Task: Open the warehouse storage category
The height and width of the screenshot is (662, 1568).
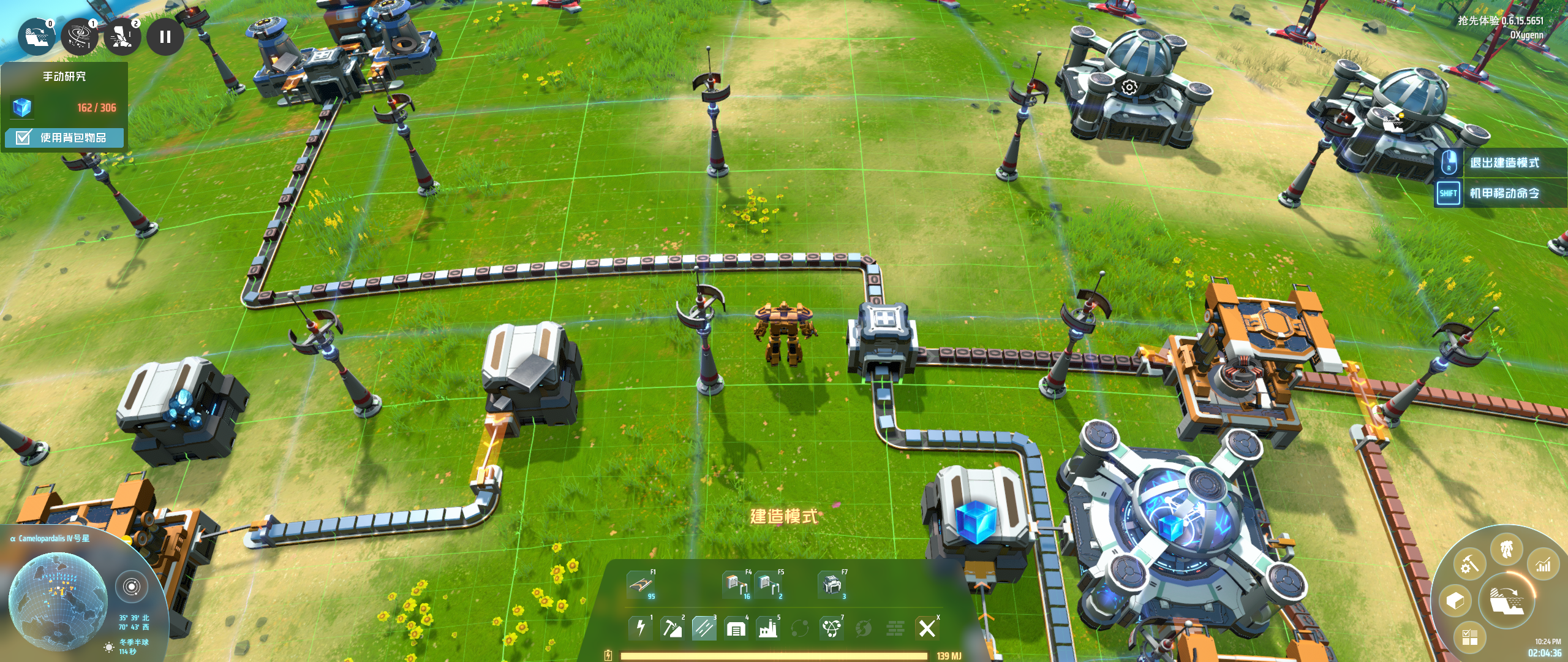Action: coord(736,628)
